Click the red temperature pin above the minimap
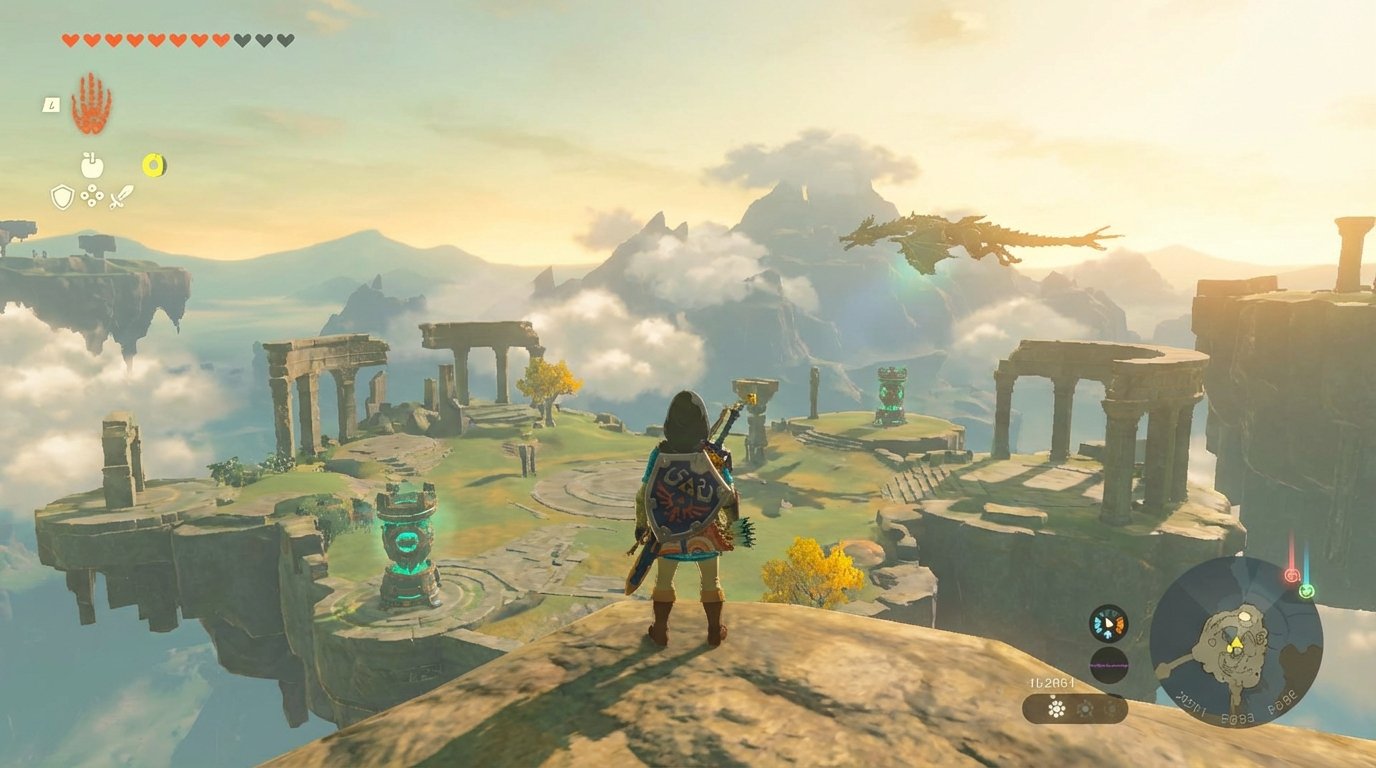Viewport: 1376px width, 768px height. click(x=1292, y=574)
